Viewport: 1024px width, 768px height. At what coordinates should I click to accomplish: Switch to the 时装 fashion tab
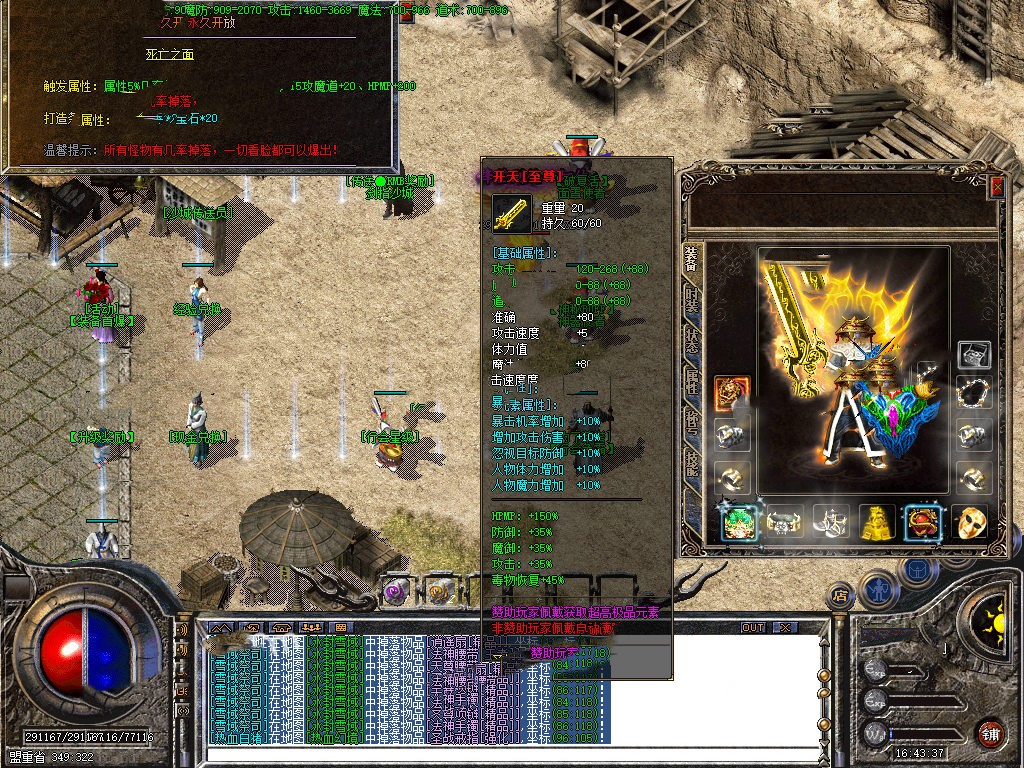(x=691, y=298)
